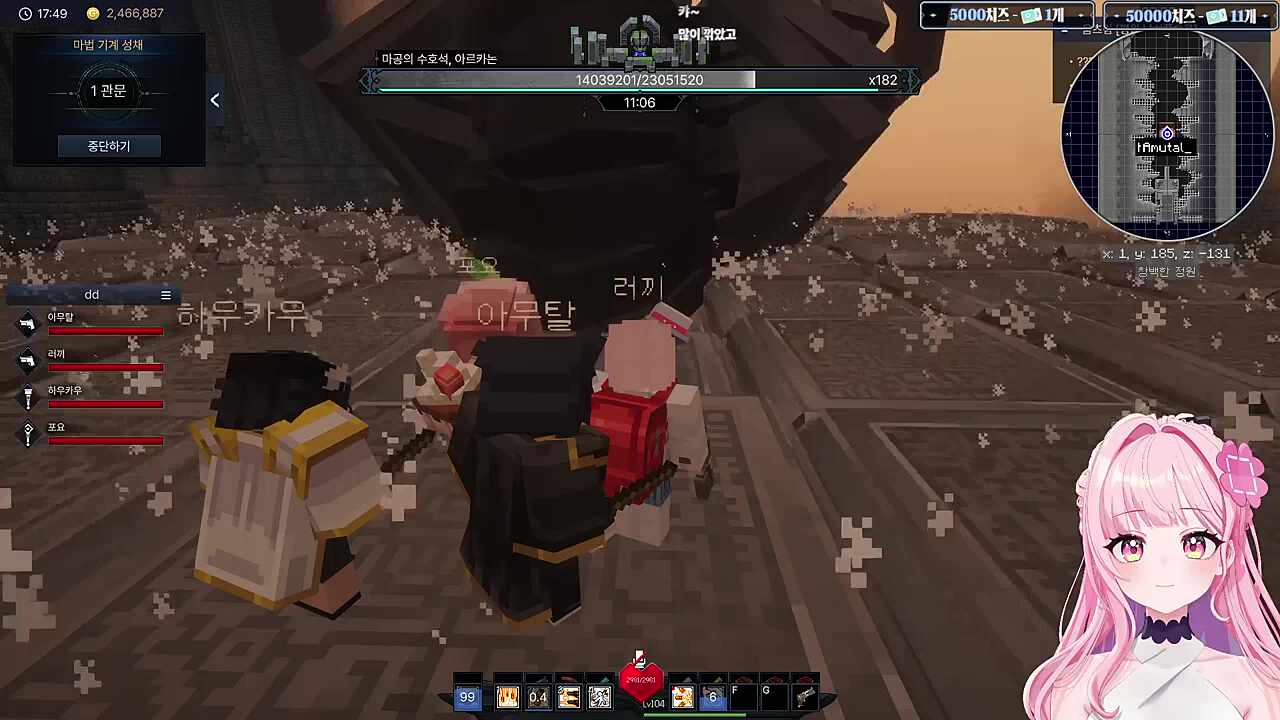The image size is (1280, 720).
Task: Click the blue skill slot showing 6
Action: (712, 697)
